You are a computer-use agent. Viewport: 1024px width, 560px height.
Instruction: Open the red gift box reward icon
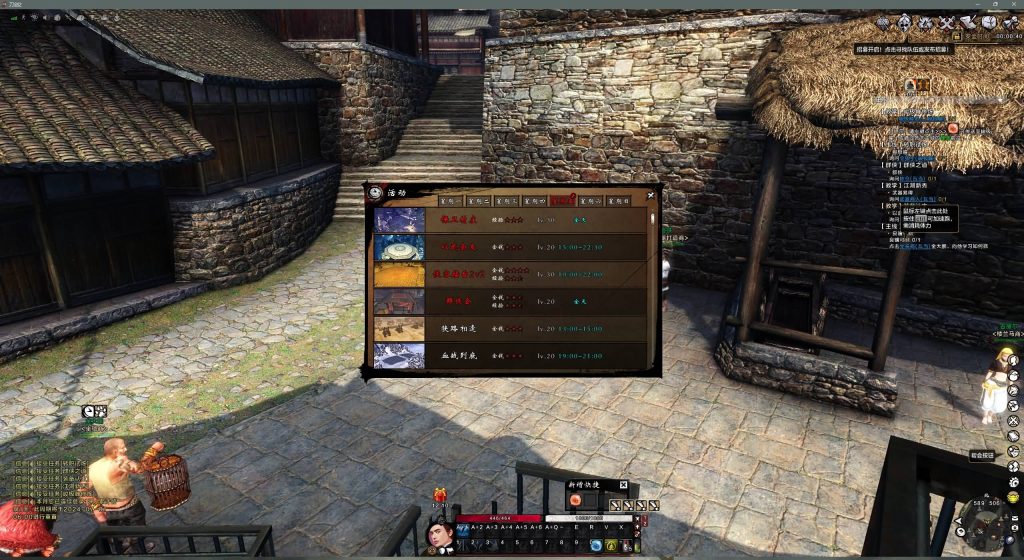pyautogui.click(x=438, y=494)
